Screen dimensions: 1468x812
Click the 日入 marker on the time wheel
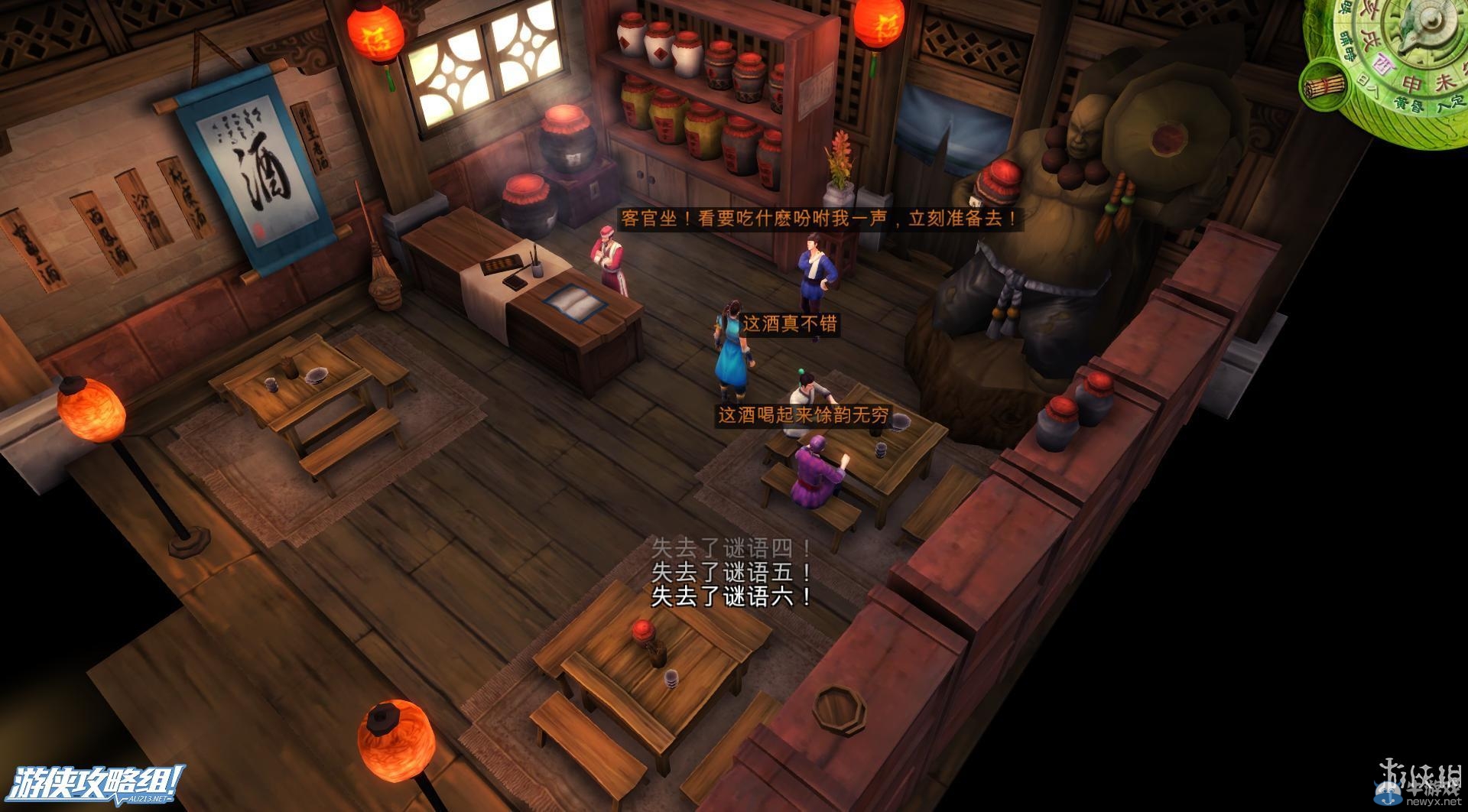[1369, 85]
